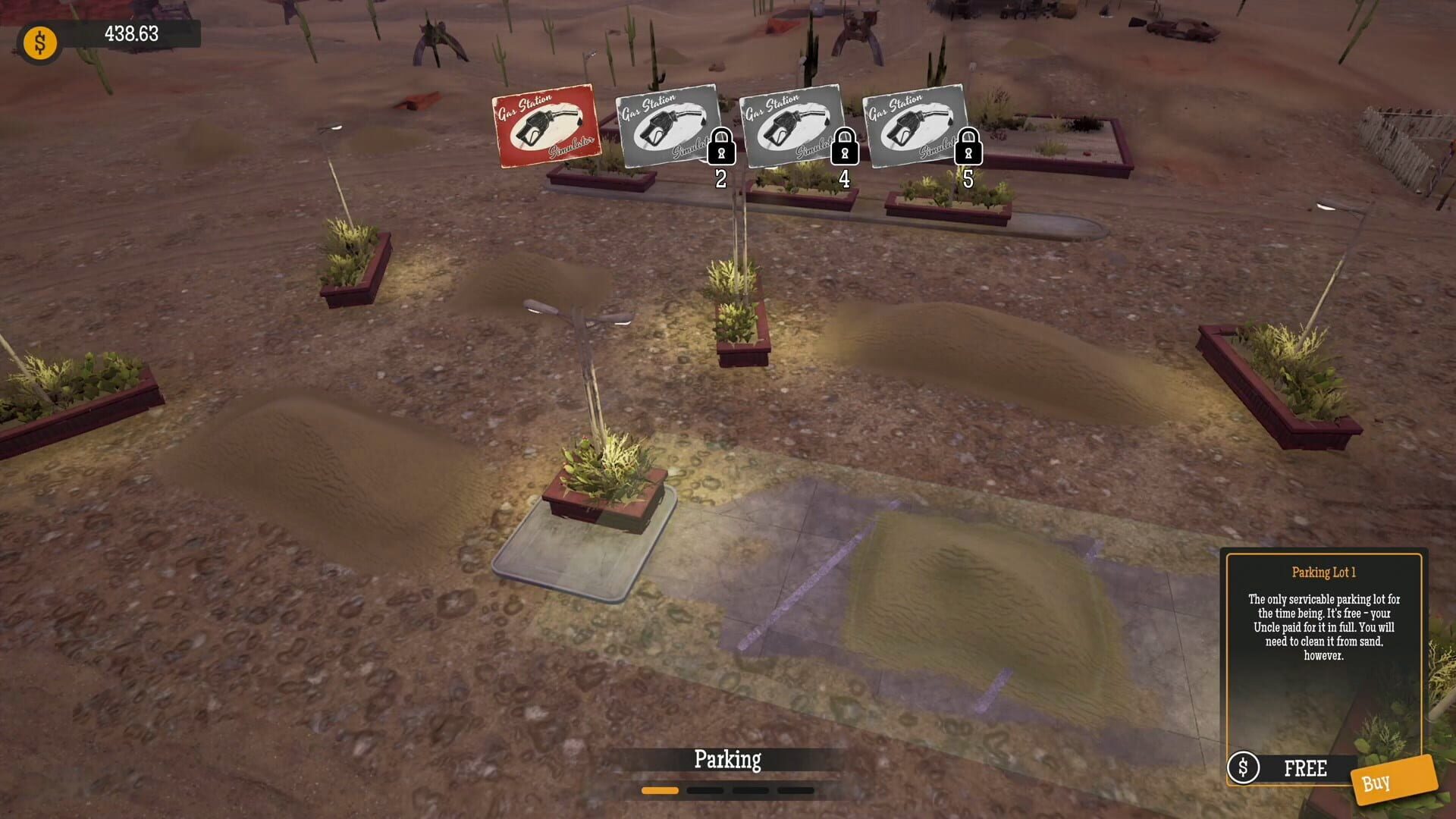1456x819 pixels.
Task: Click the lock icon on parking lot 5
Action: pyautogui.click(x=968, y=149)
